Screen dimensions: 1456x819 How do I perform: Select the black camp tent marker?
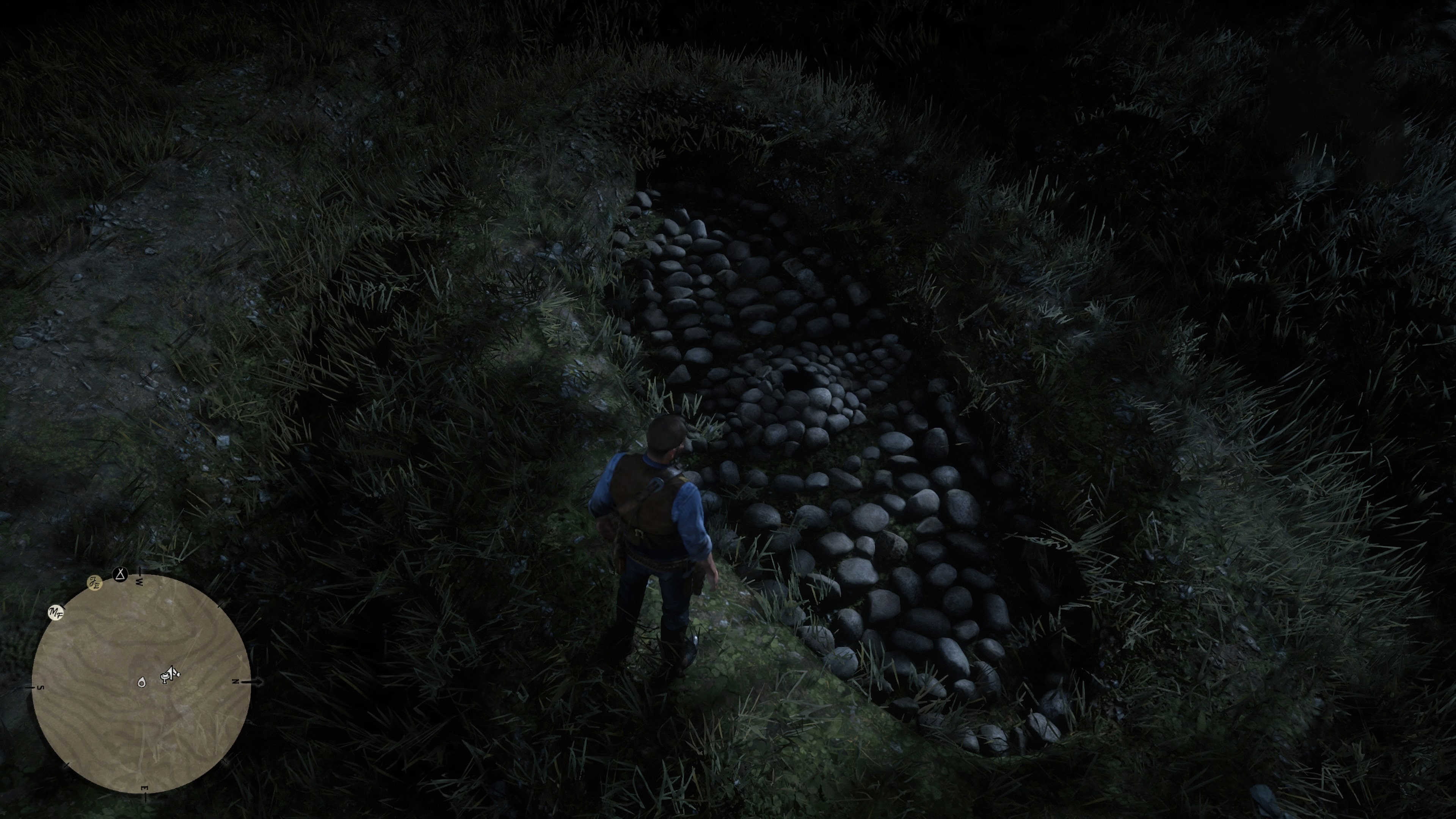pos(121,575)
